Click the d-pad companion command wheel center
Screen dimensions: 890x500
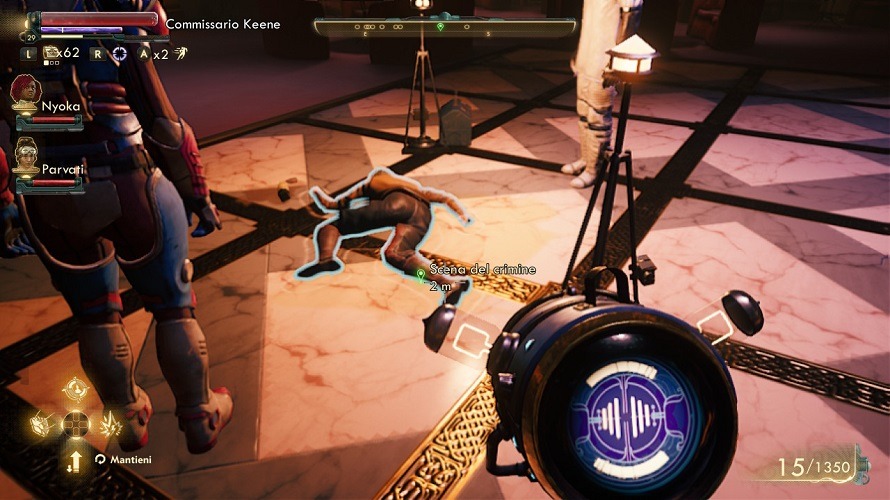tap(75, 424)
